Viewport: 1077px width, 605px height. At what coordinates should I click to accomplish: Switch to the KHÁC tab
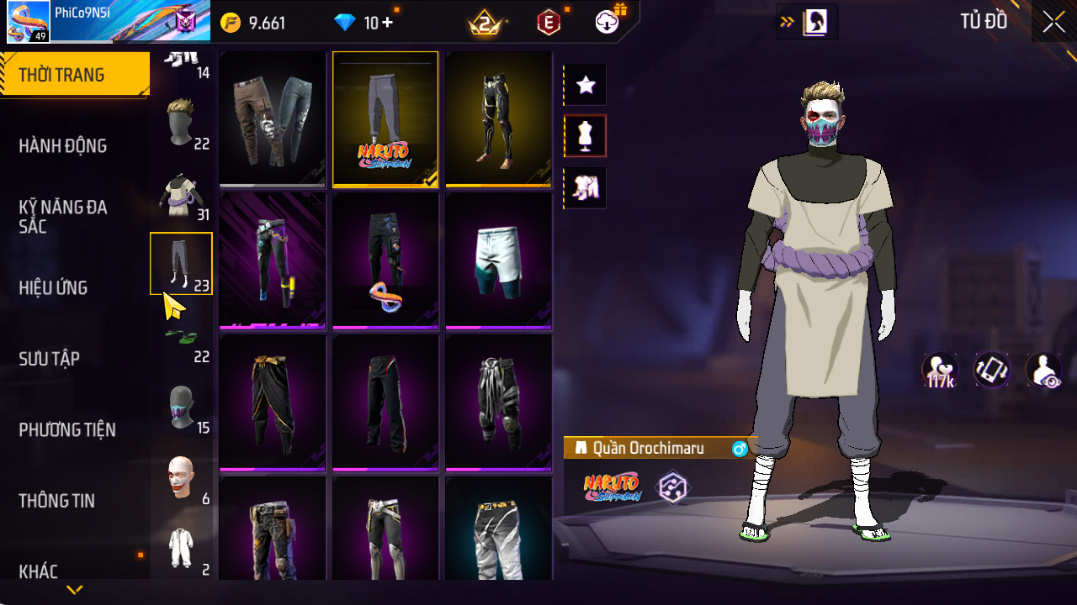click(38, 572)
